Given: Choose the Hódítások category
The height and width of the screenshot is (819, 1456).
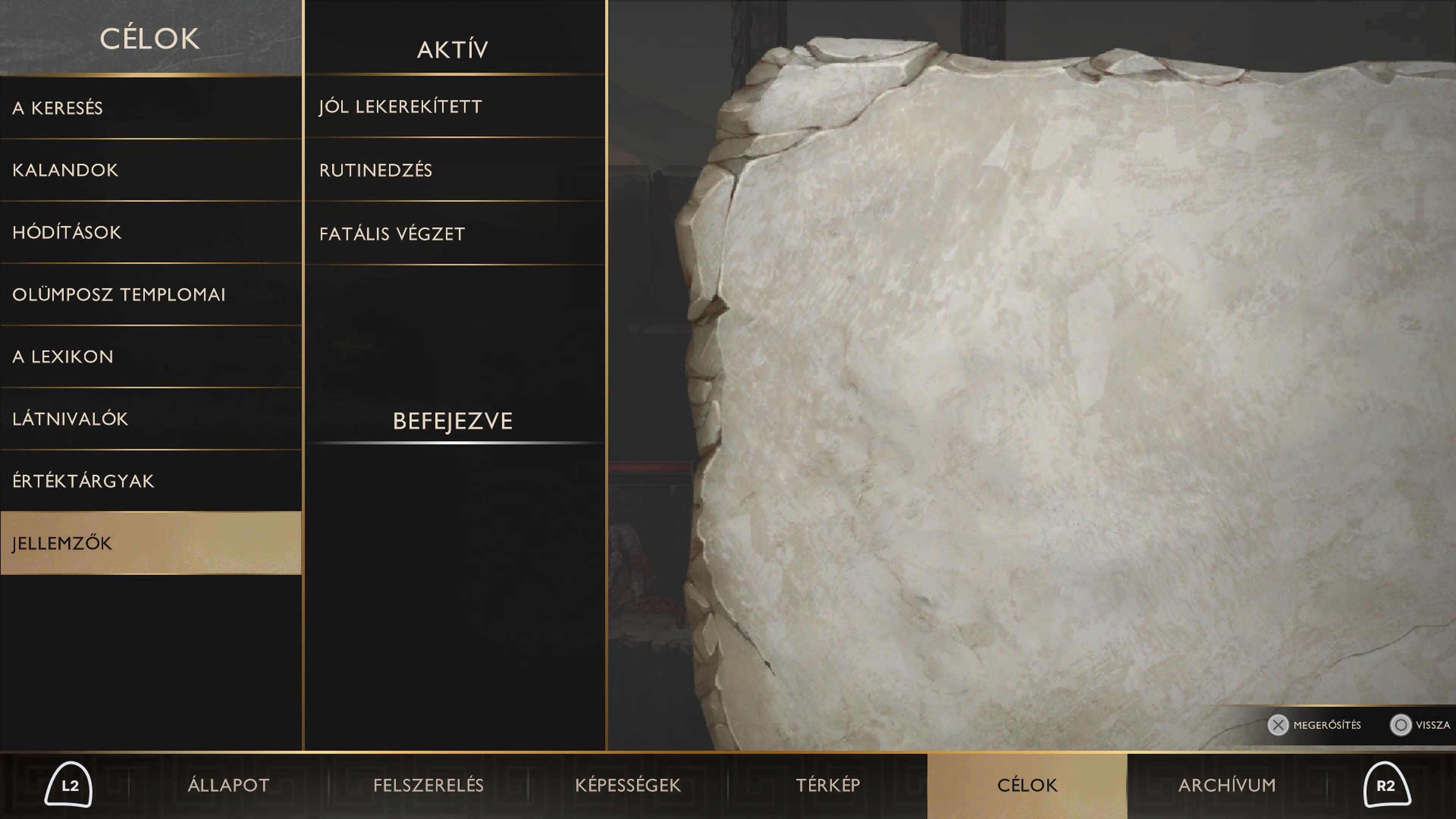Looking at the screenshot, I should click(151, 232).
